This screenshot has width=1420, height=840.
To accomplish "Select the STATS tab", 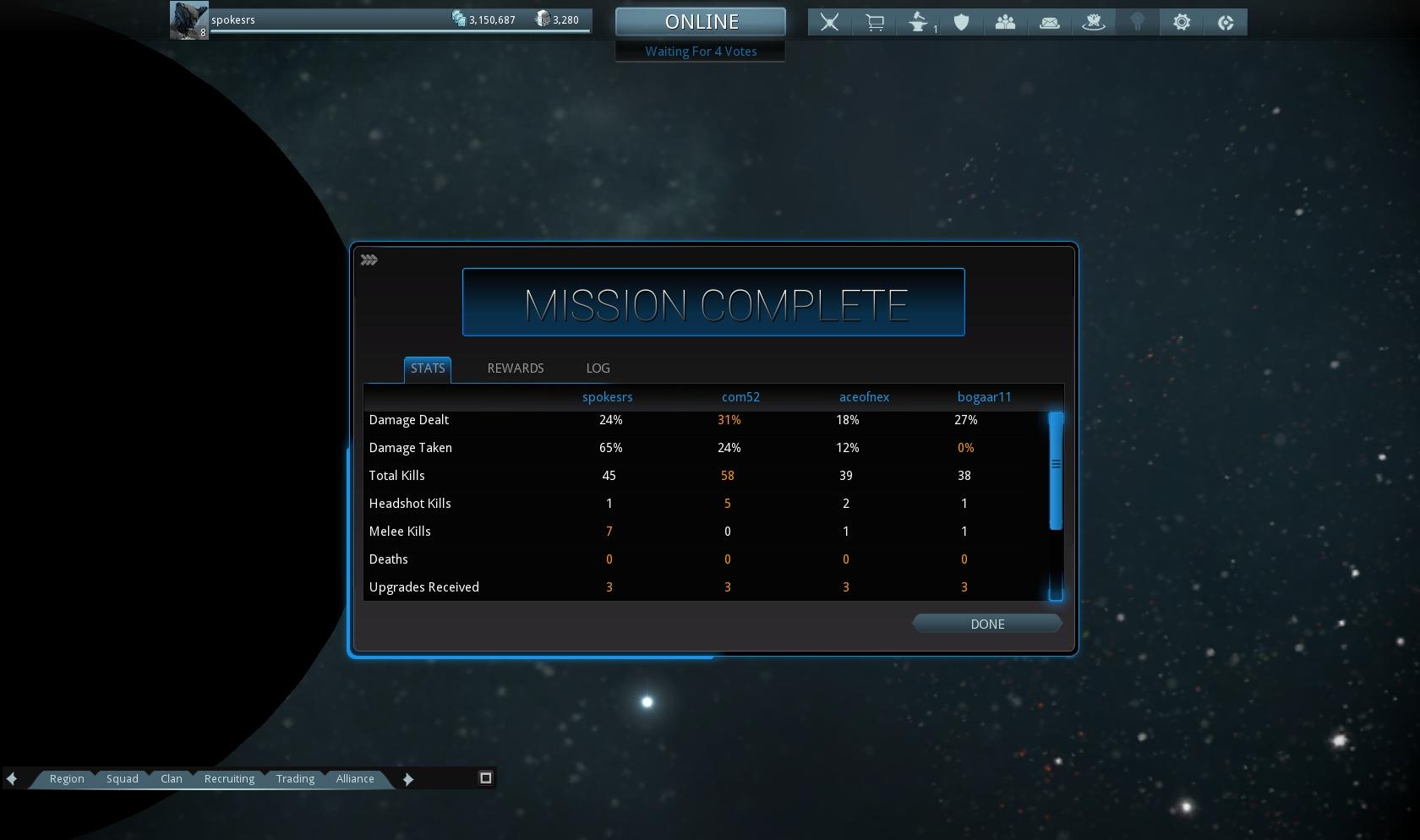I will pyautogui.click(x=427, y=368).
